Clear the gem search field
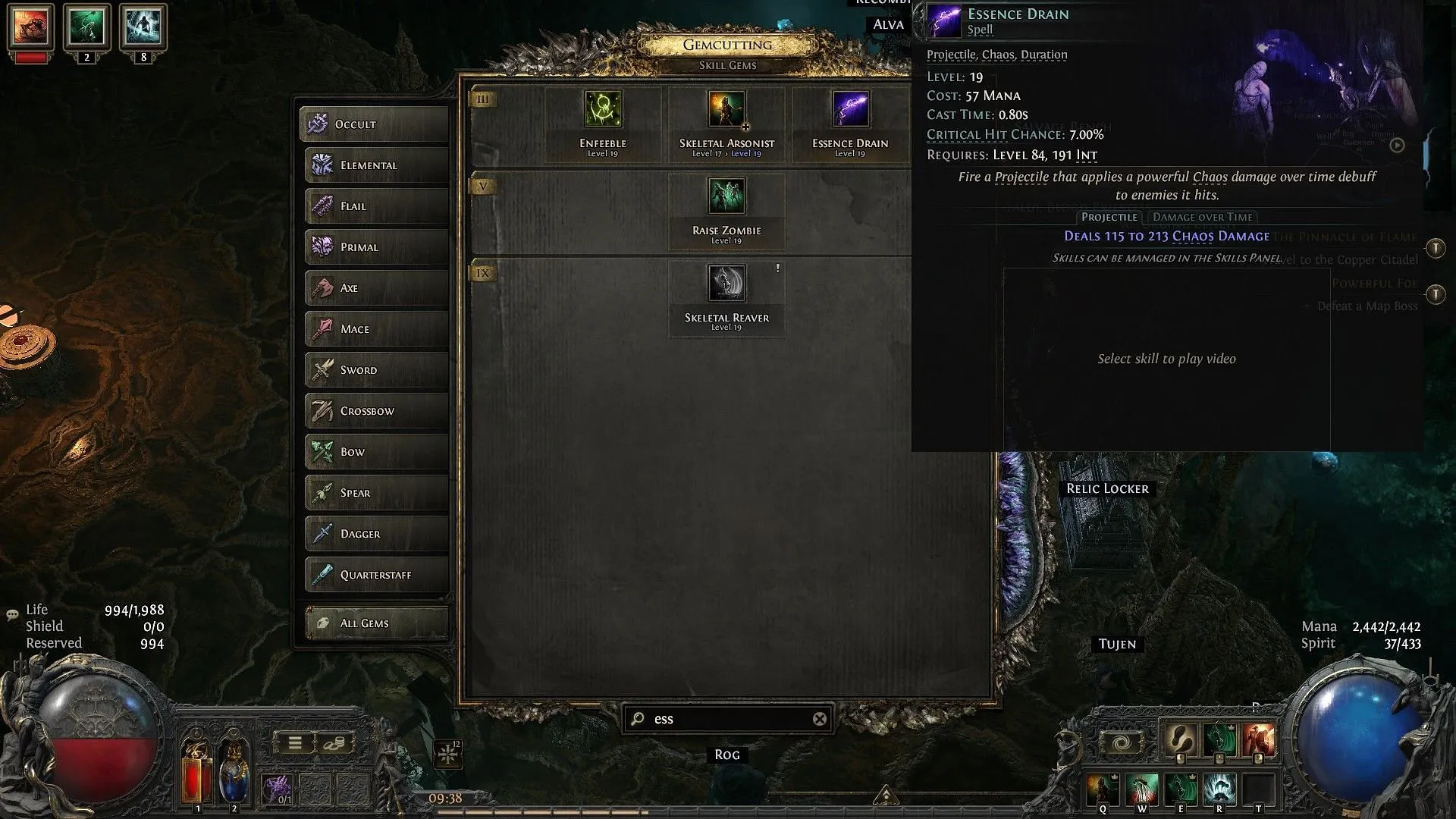1456x819 pixels. 819,719
